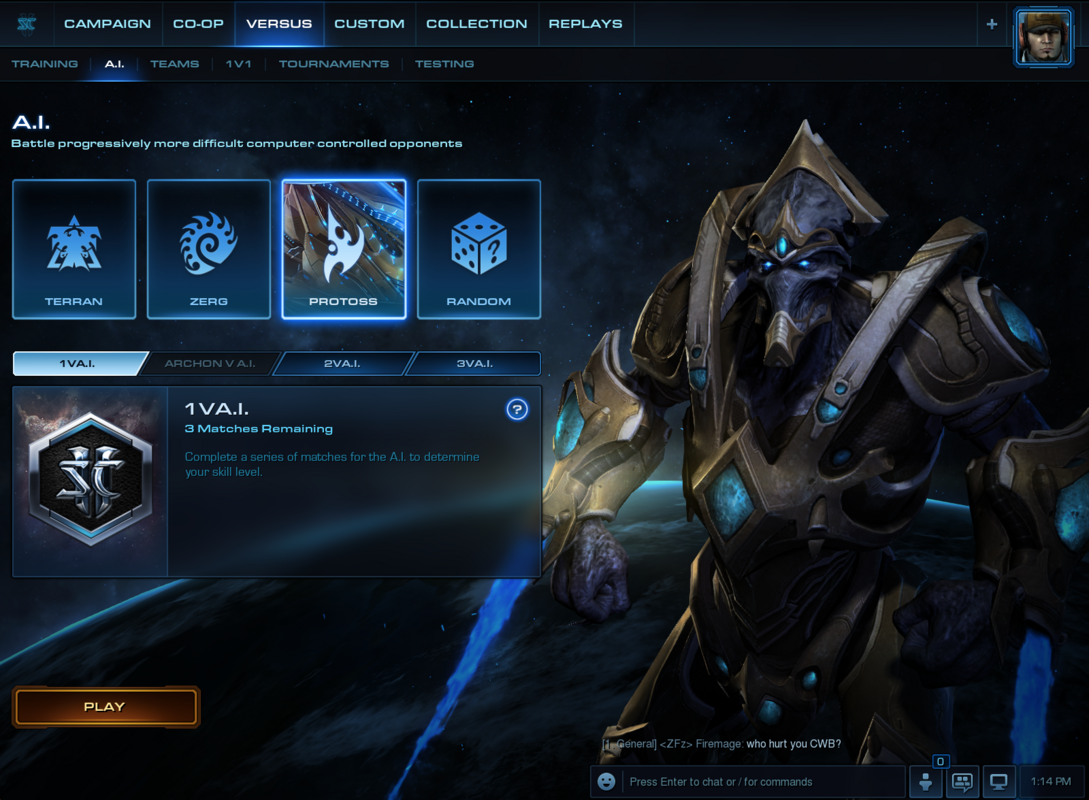
Task: Open the Co-op menu
Action: click(x=198, y=23)
